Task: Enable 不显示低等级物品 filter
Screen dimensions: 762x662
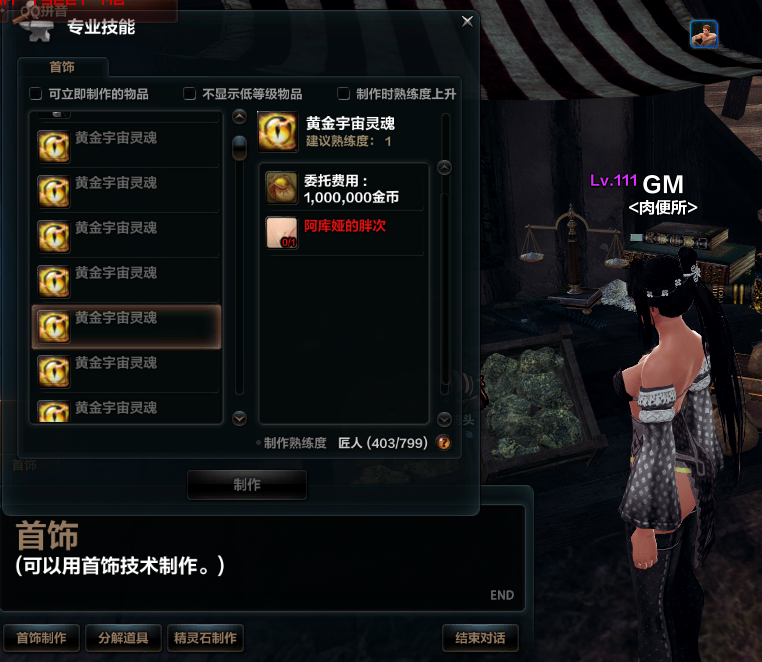Action: 190,94
